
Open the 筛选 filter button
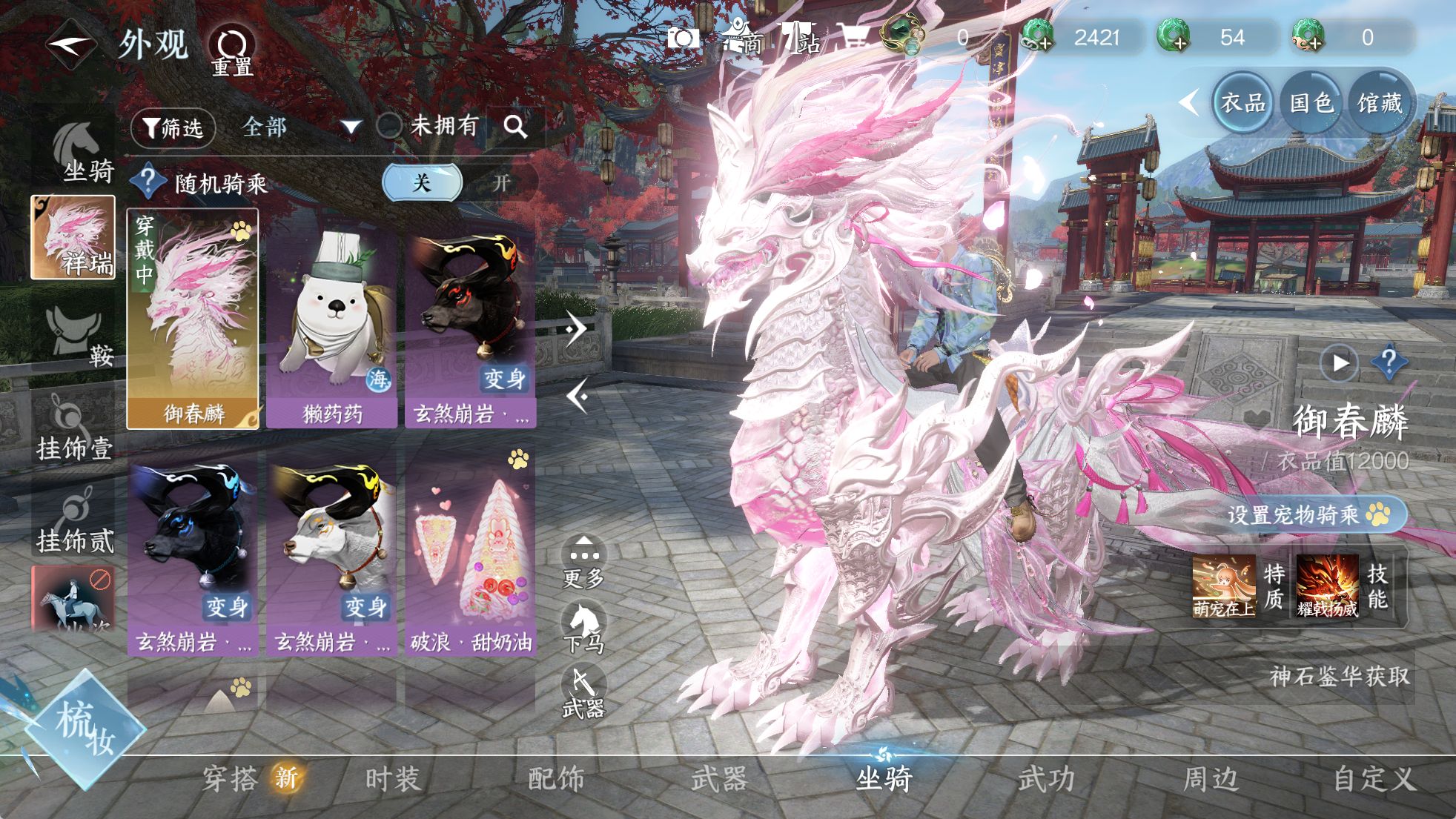173,128
